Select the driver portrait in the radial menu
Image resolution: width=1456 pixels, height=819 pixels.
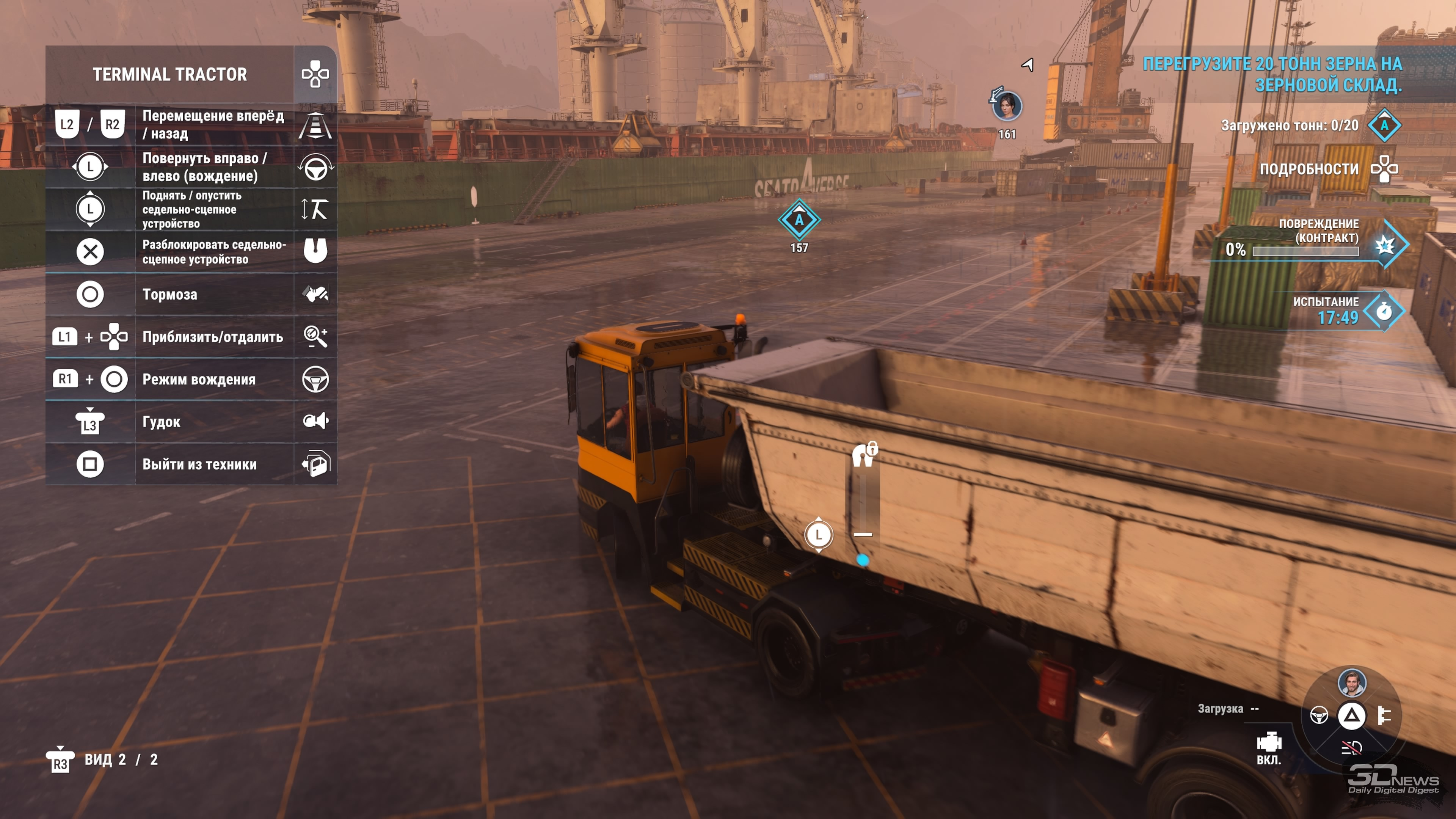pos(1351,683)
